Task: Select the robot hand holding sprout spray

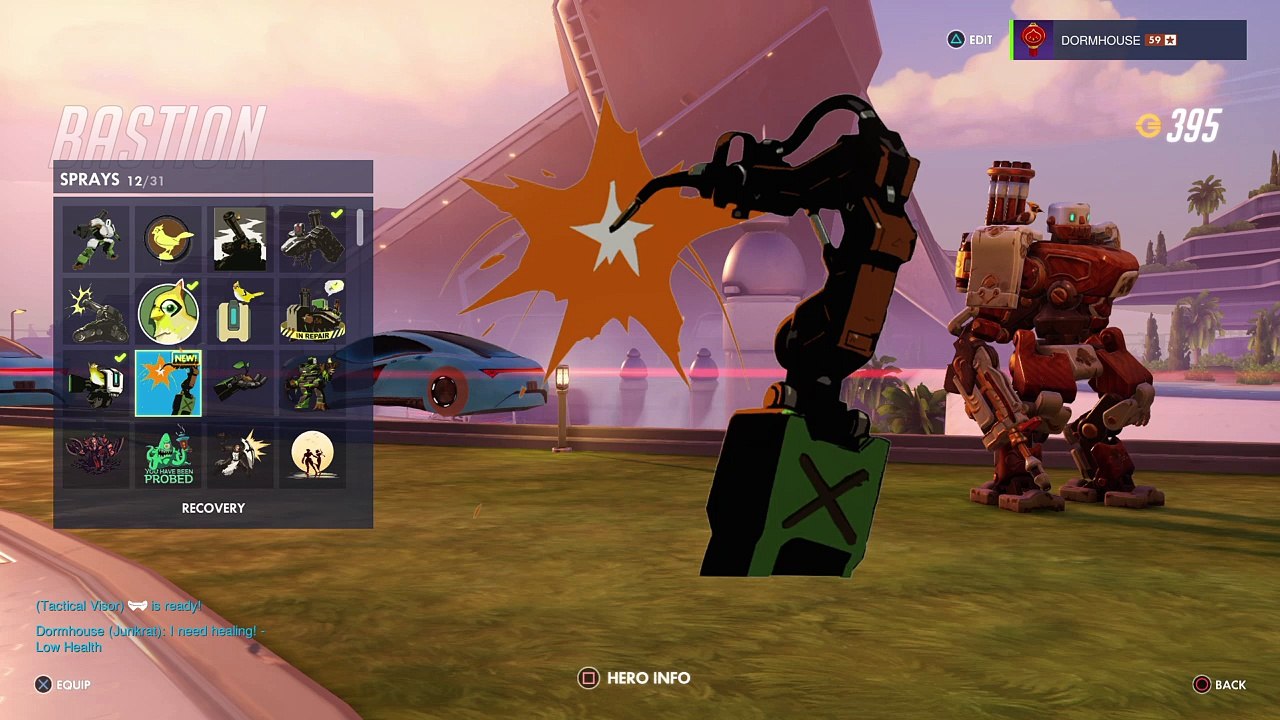Action: [240, 384]
